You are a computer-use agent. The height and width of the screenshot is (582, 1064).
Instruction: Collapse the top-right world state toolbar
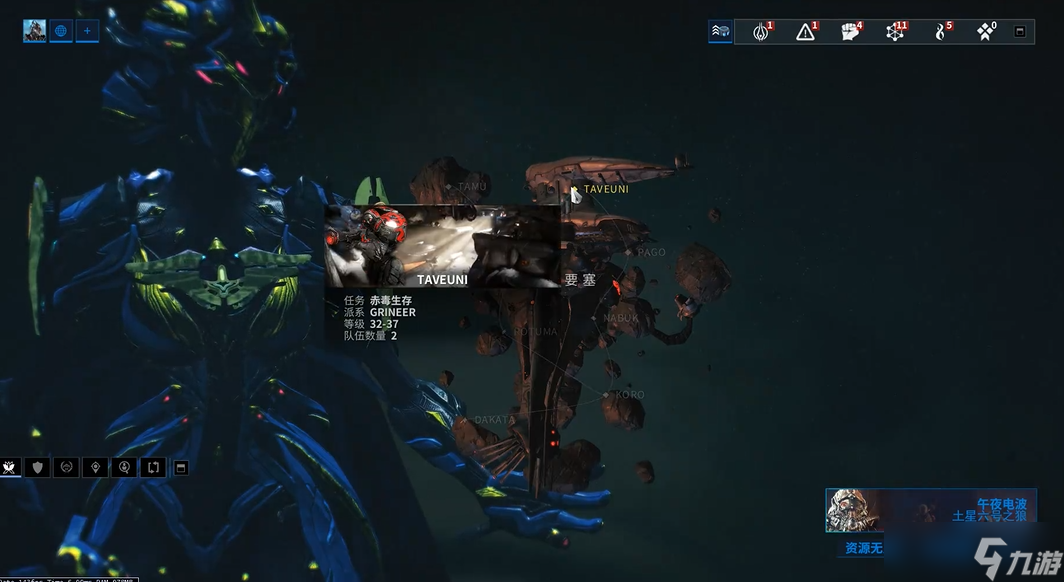pos(1020,32)
